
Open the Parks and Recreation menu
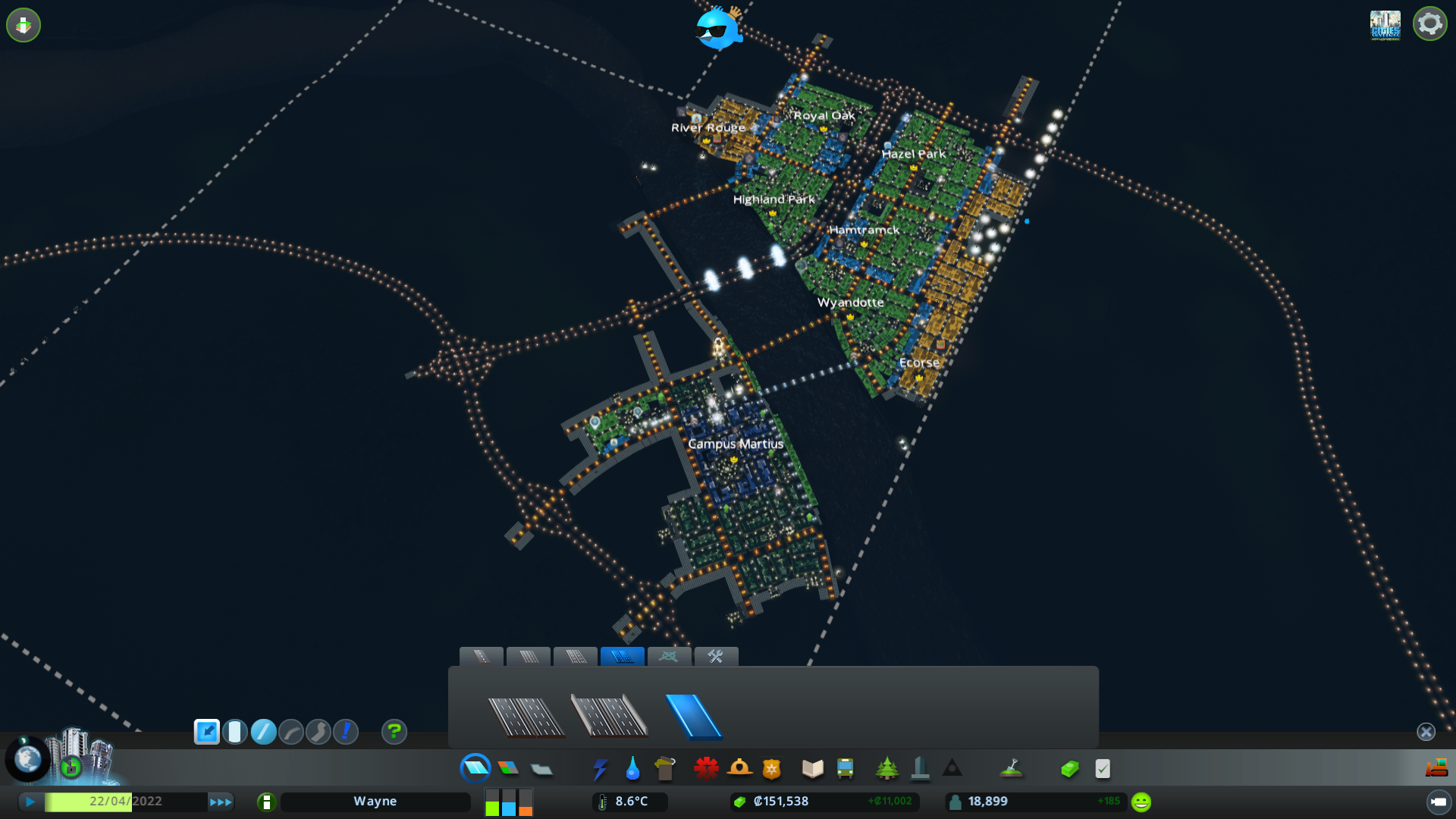(887, 768)
